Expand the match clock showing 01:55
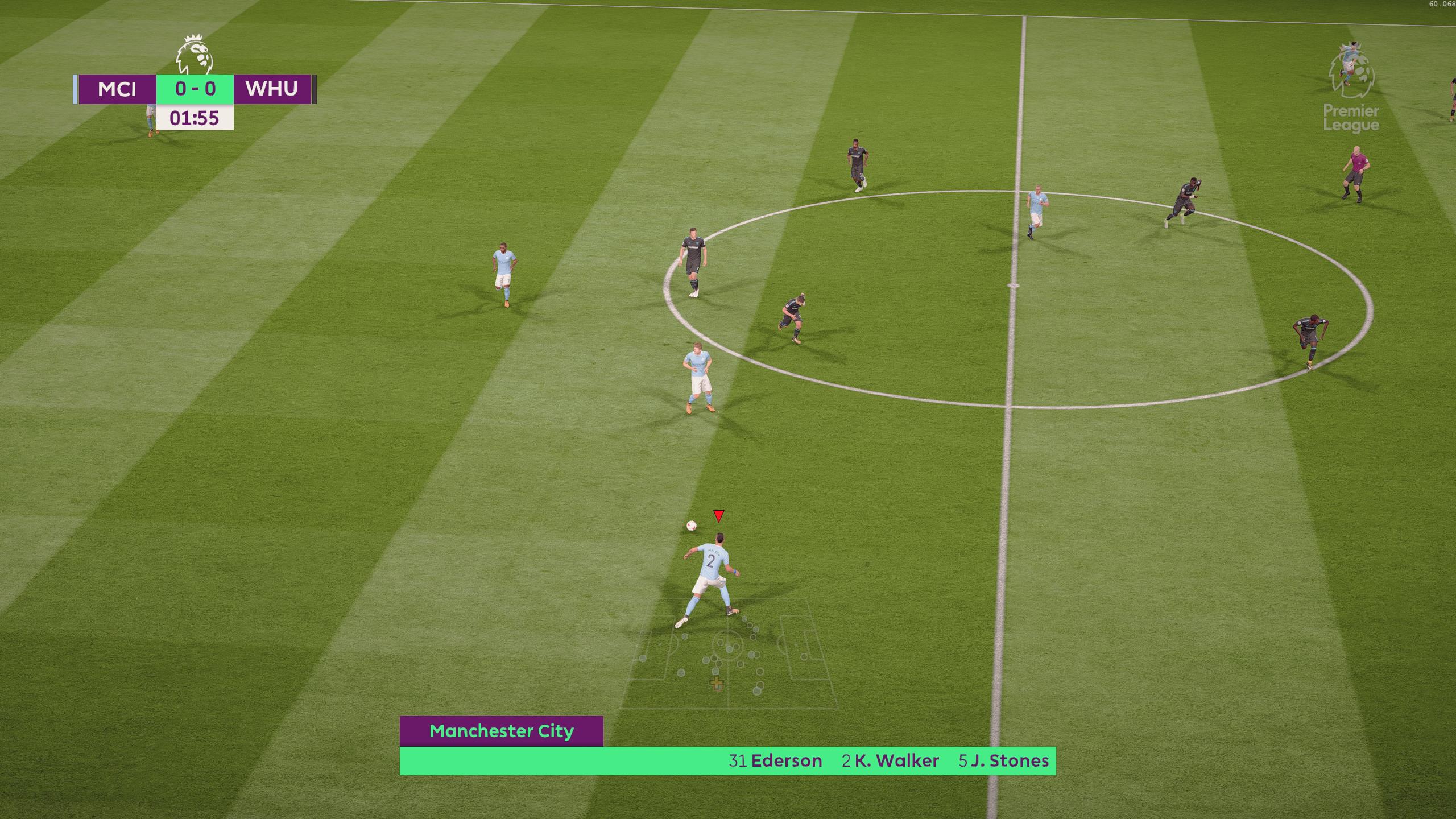 pyautogui.click(x=195, y=118)
